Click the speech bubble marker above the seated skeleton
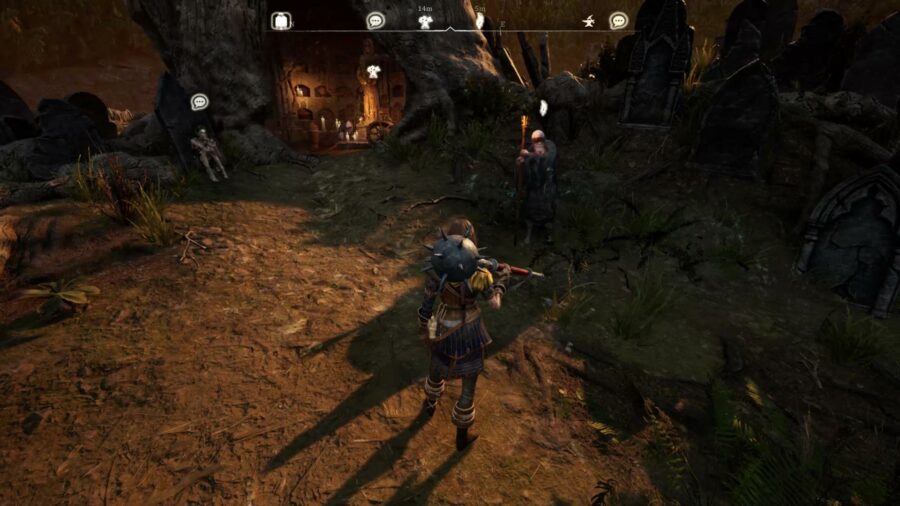 pos(199,101)
